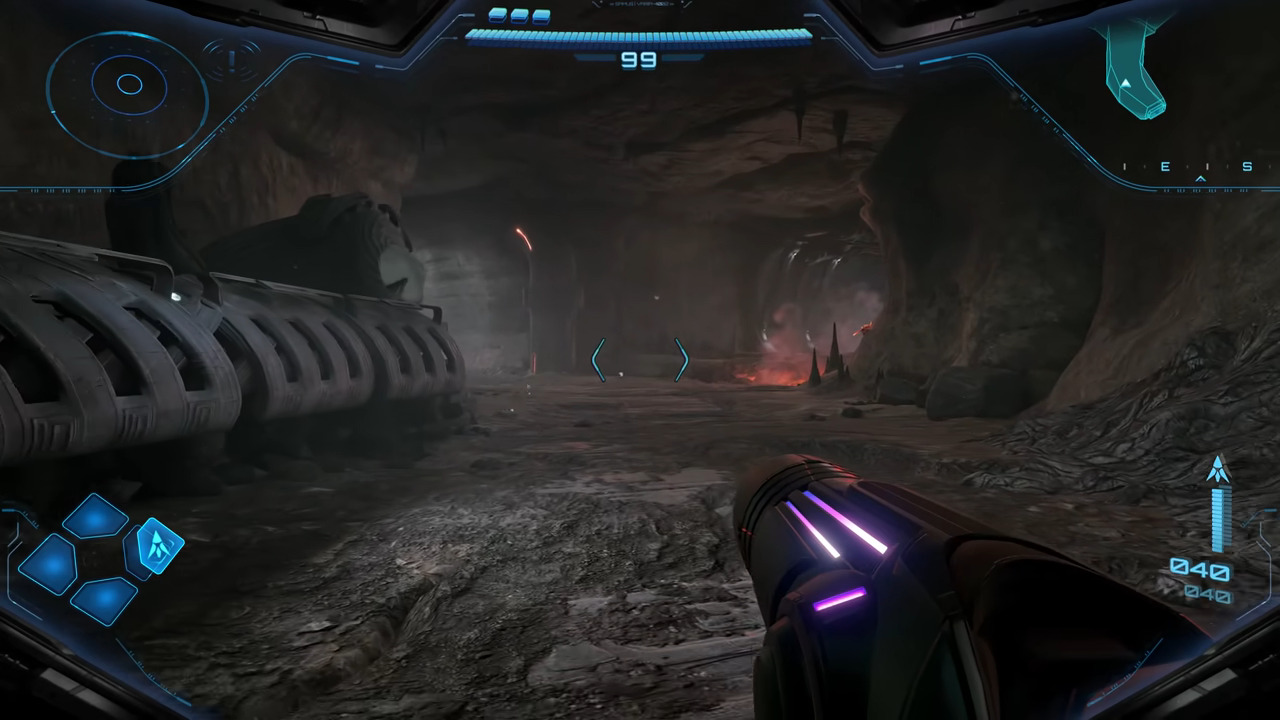1280x720 pixels.
Task: Open the teal area minimap
Action: [x=1136, y=68]
